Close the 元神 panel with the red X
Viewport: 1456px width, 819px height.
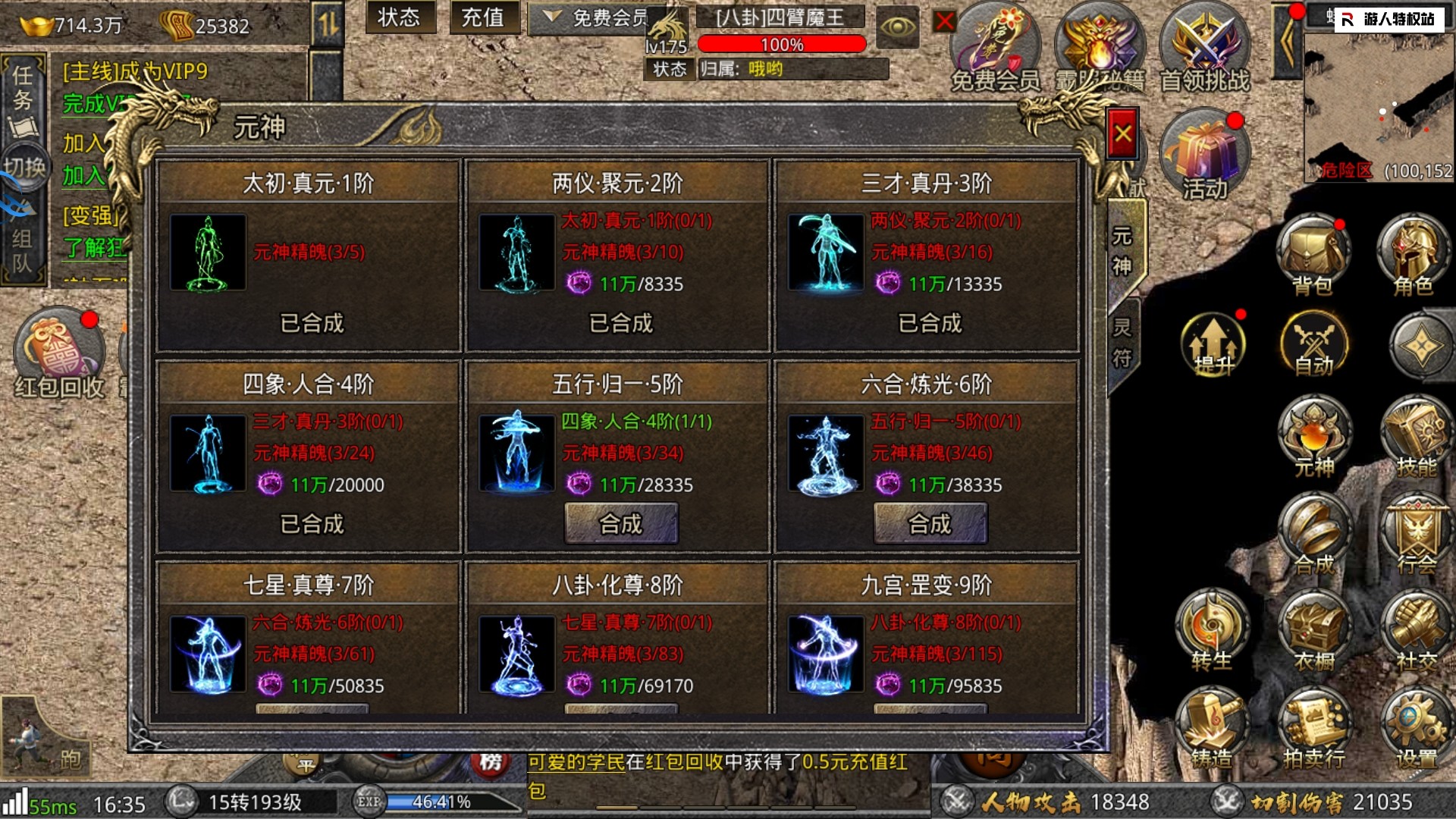pyautogui.click(x=1122, y=135)
